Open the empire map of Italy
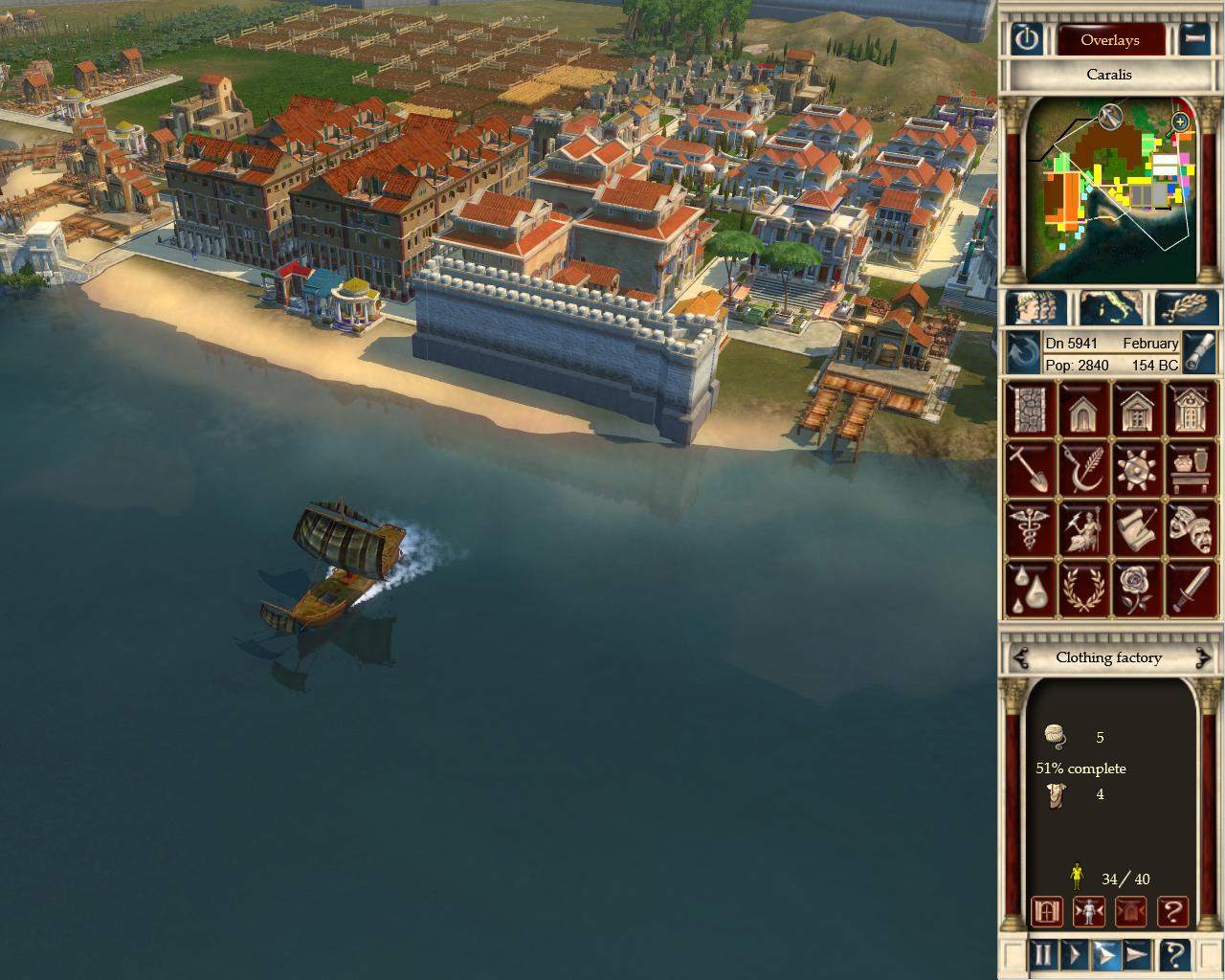The height and width of the screenshot is (980, 1225). coord(1110,308)
